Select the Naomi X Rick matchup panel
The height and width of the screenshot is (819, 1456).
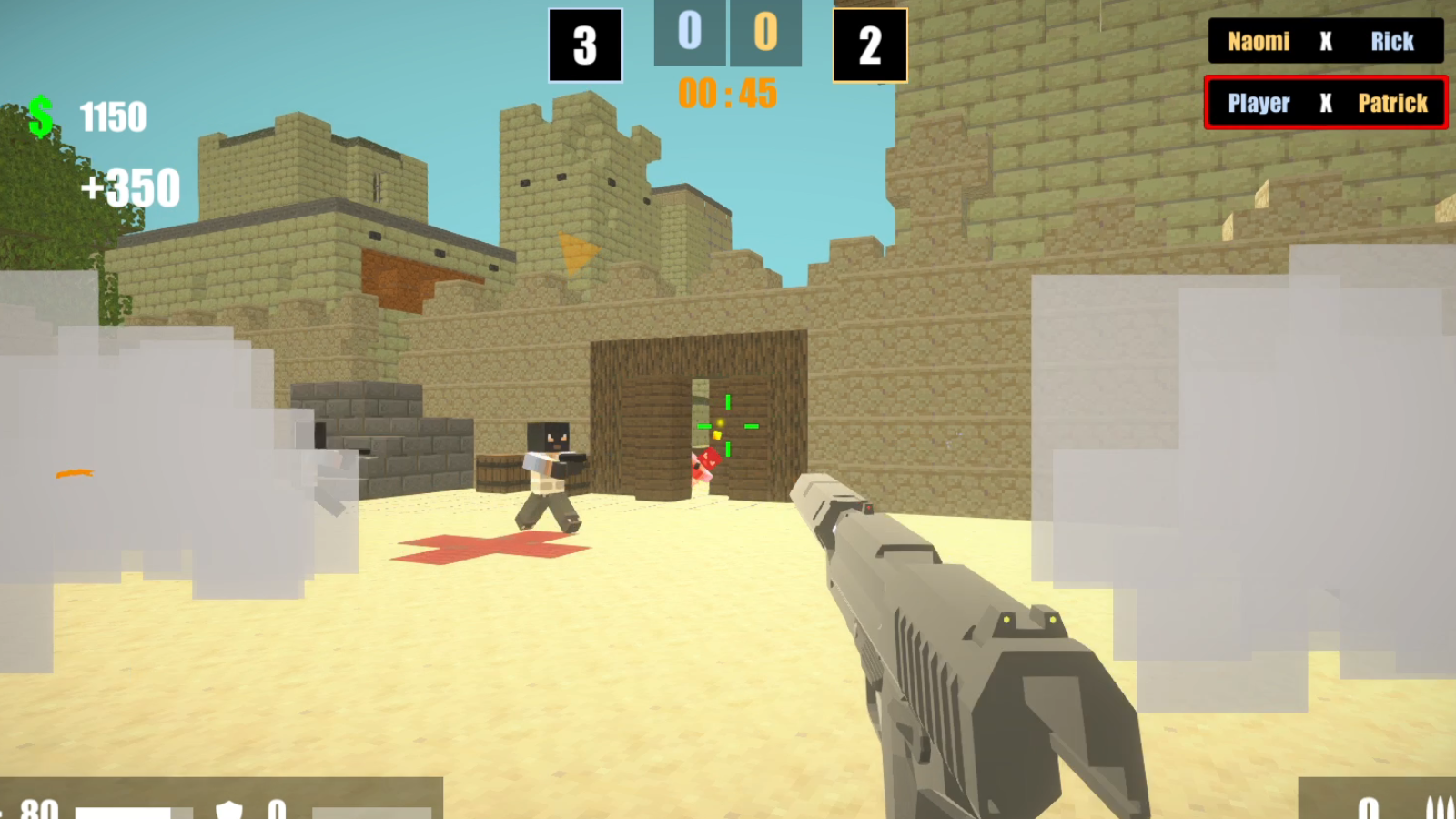pos(1326,42)
